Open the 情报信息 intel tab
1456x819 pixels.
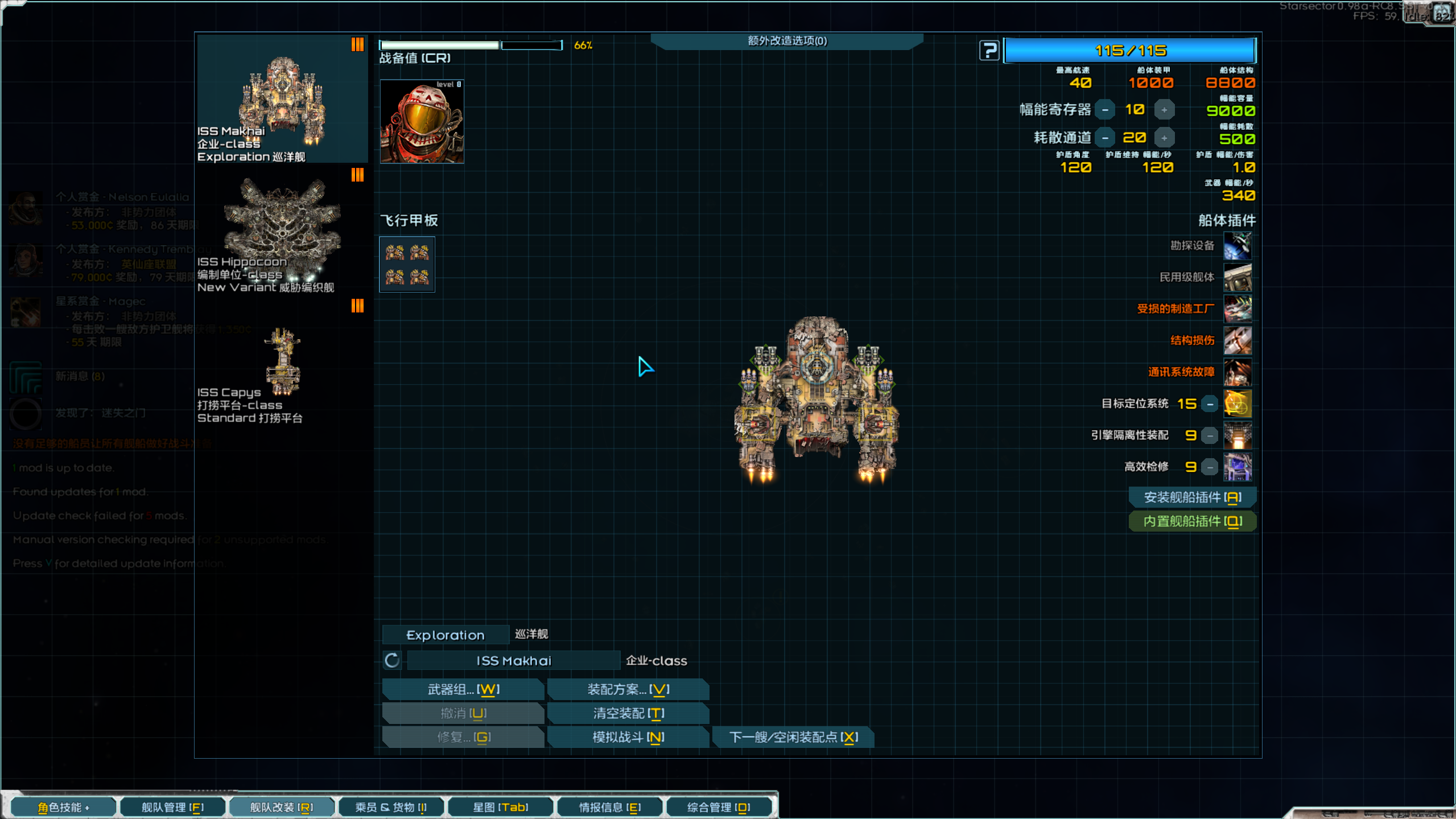click(609, 807)
